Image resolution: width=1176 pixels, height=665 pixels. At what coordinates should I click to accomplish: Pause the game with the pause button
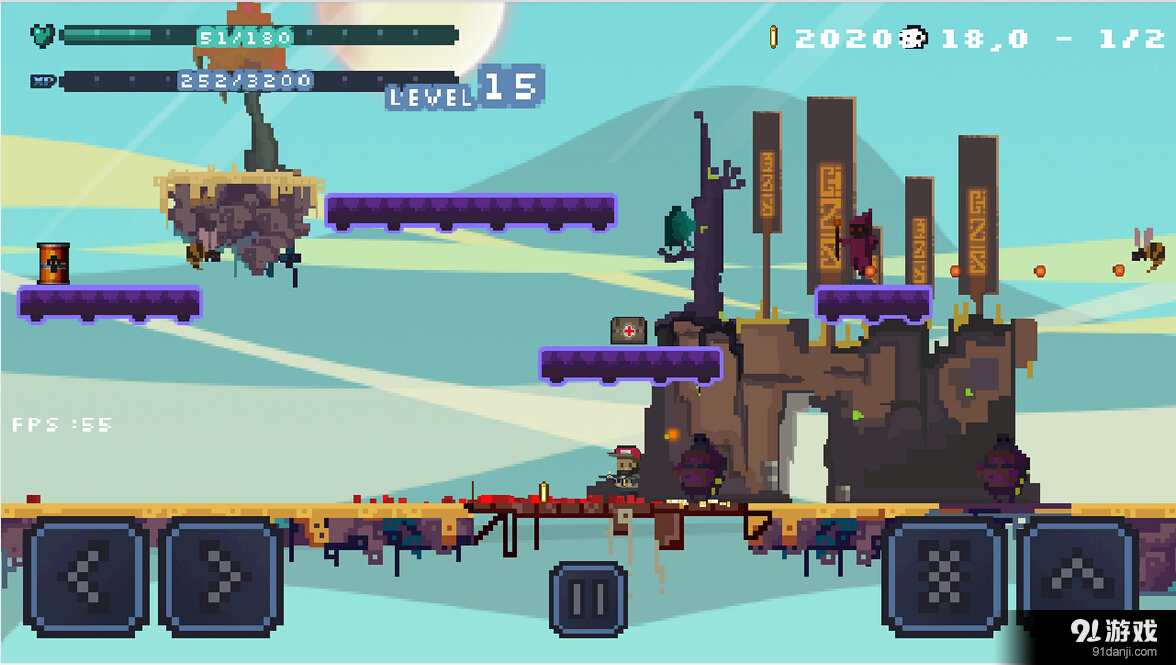coord(588,599)
